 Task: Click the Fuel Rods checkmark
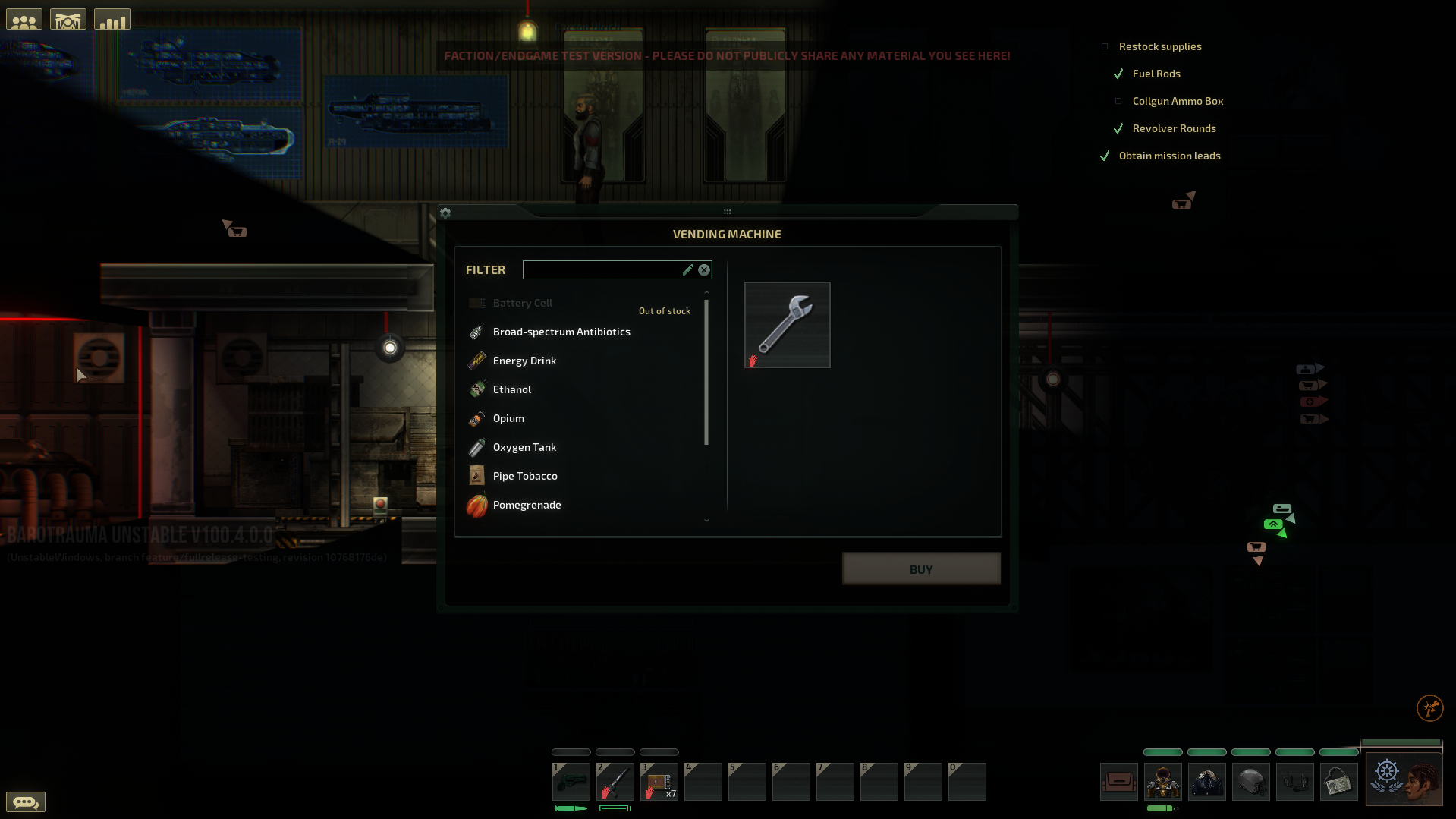coord(1118,74)
